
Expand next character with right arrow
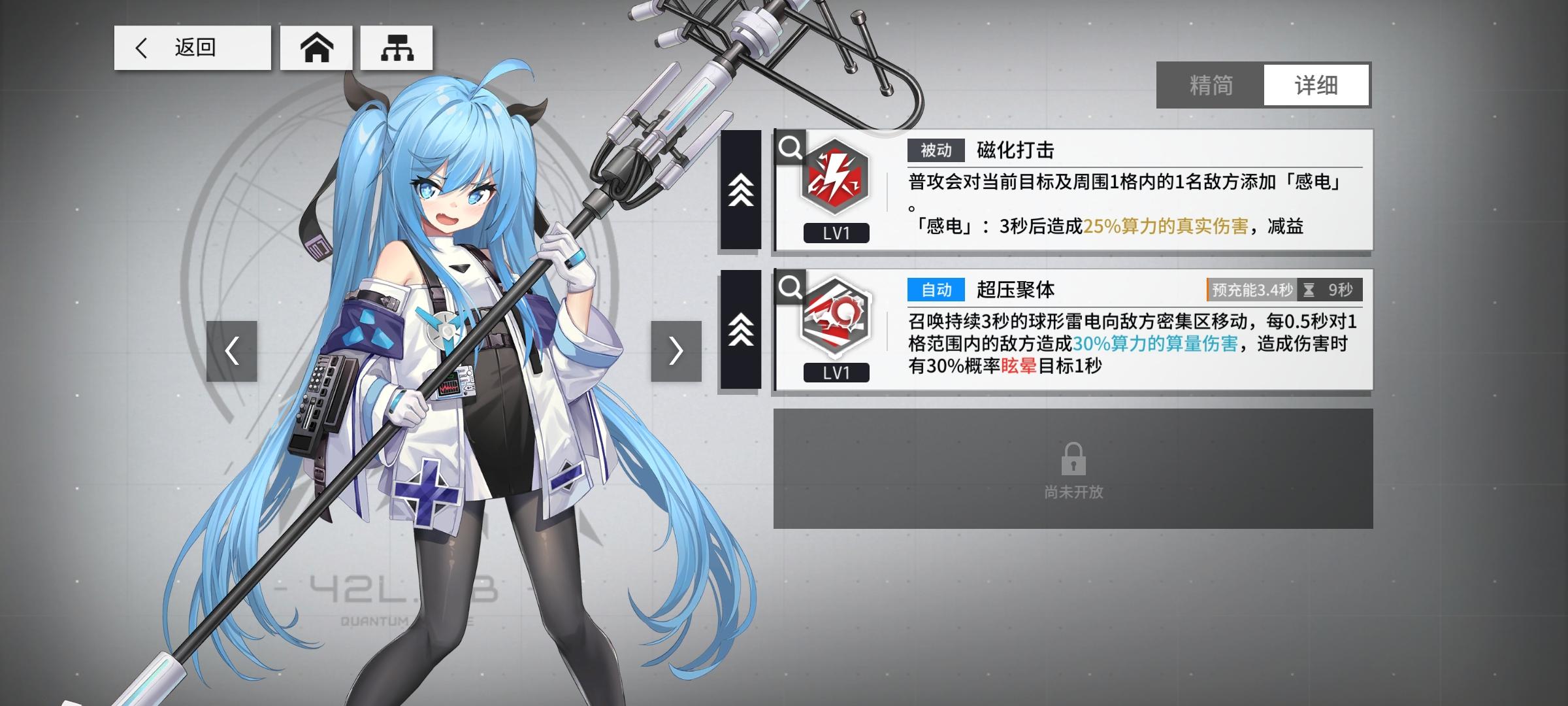[676, 351]
